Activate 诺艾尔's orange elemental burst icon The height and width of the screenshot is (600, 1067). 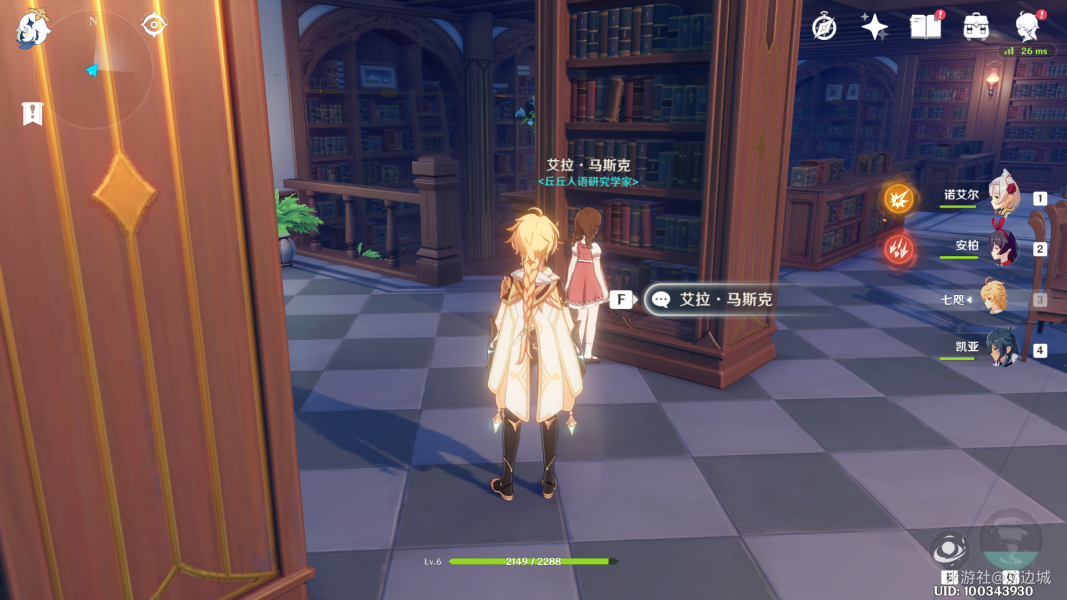tap(898, 198)
